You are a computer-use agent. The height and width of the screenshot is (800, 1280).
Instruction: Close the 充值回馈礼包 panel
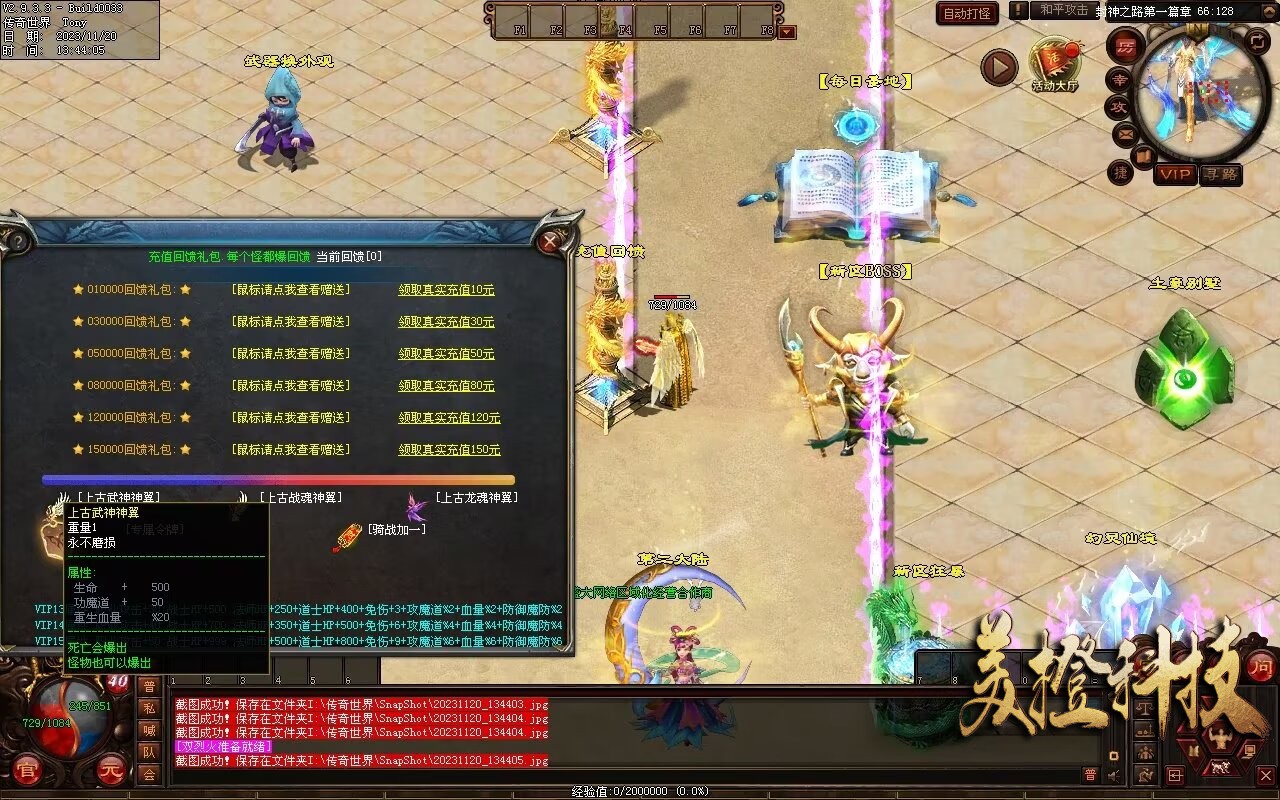549,241
